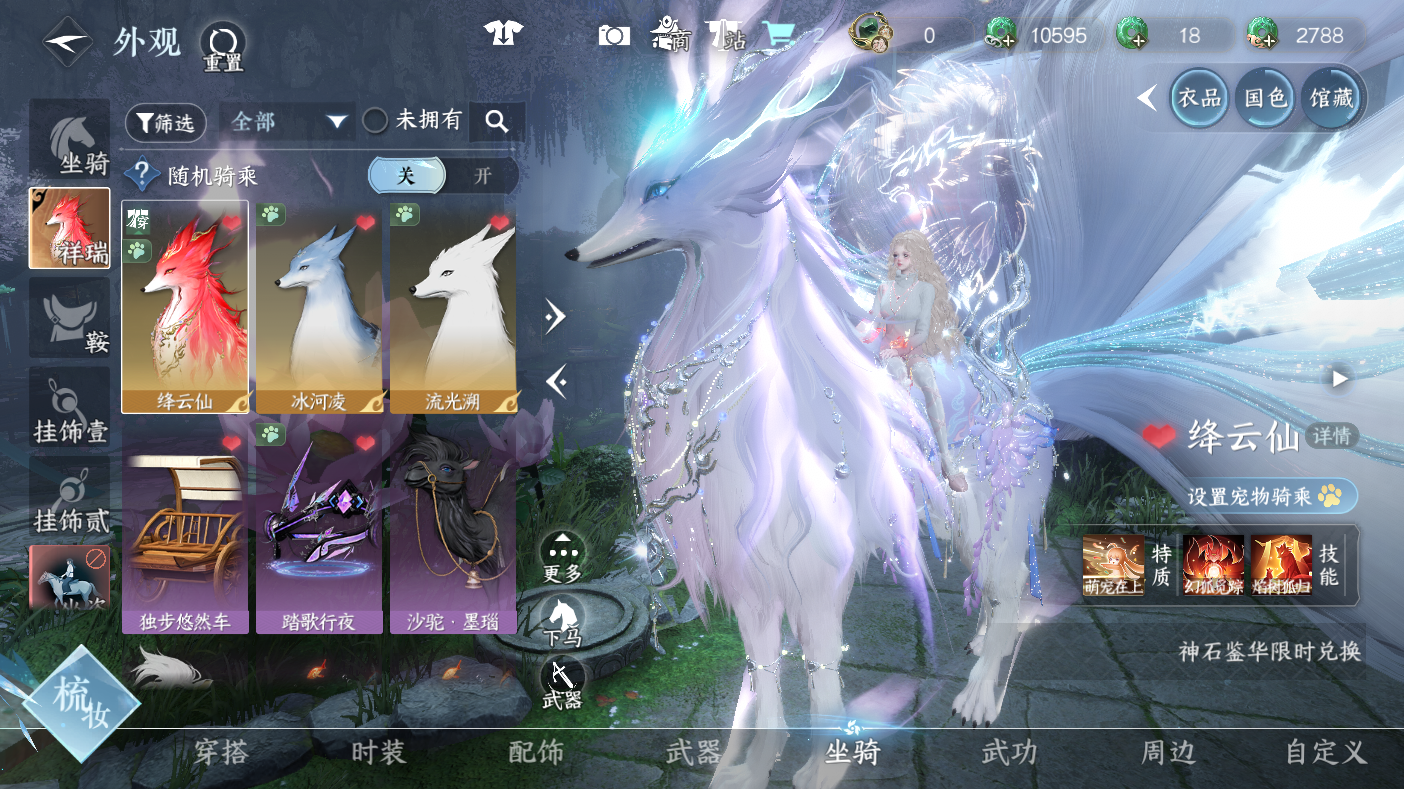Open the 筛选 filter button

click(165, 122)
